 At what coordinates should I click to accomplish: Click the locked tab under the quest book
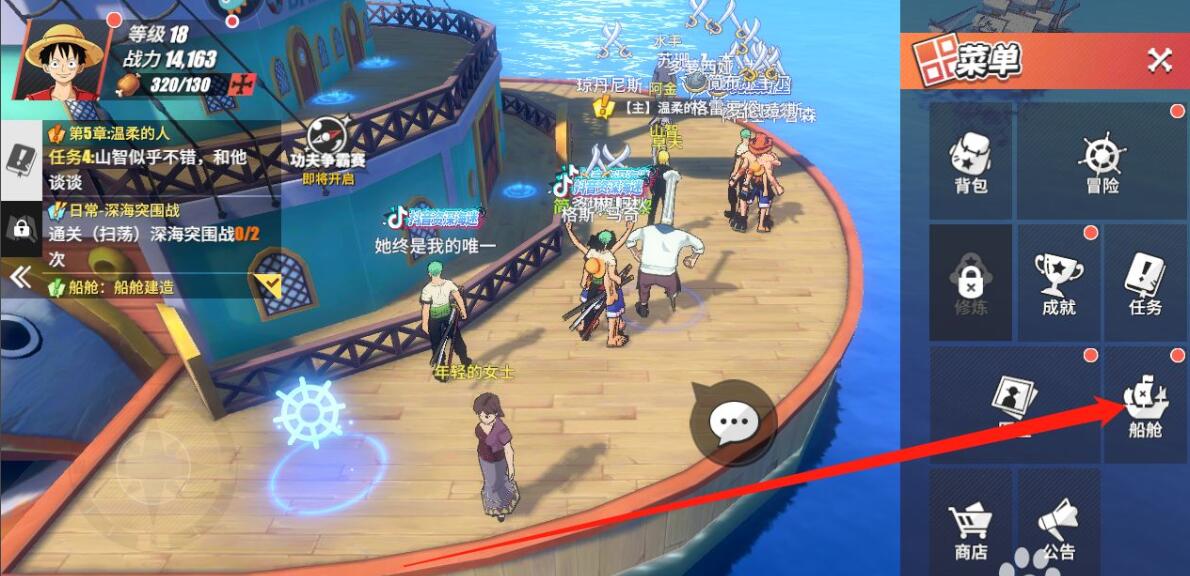[x=20, y=228]
